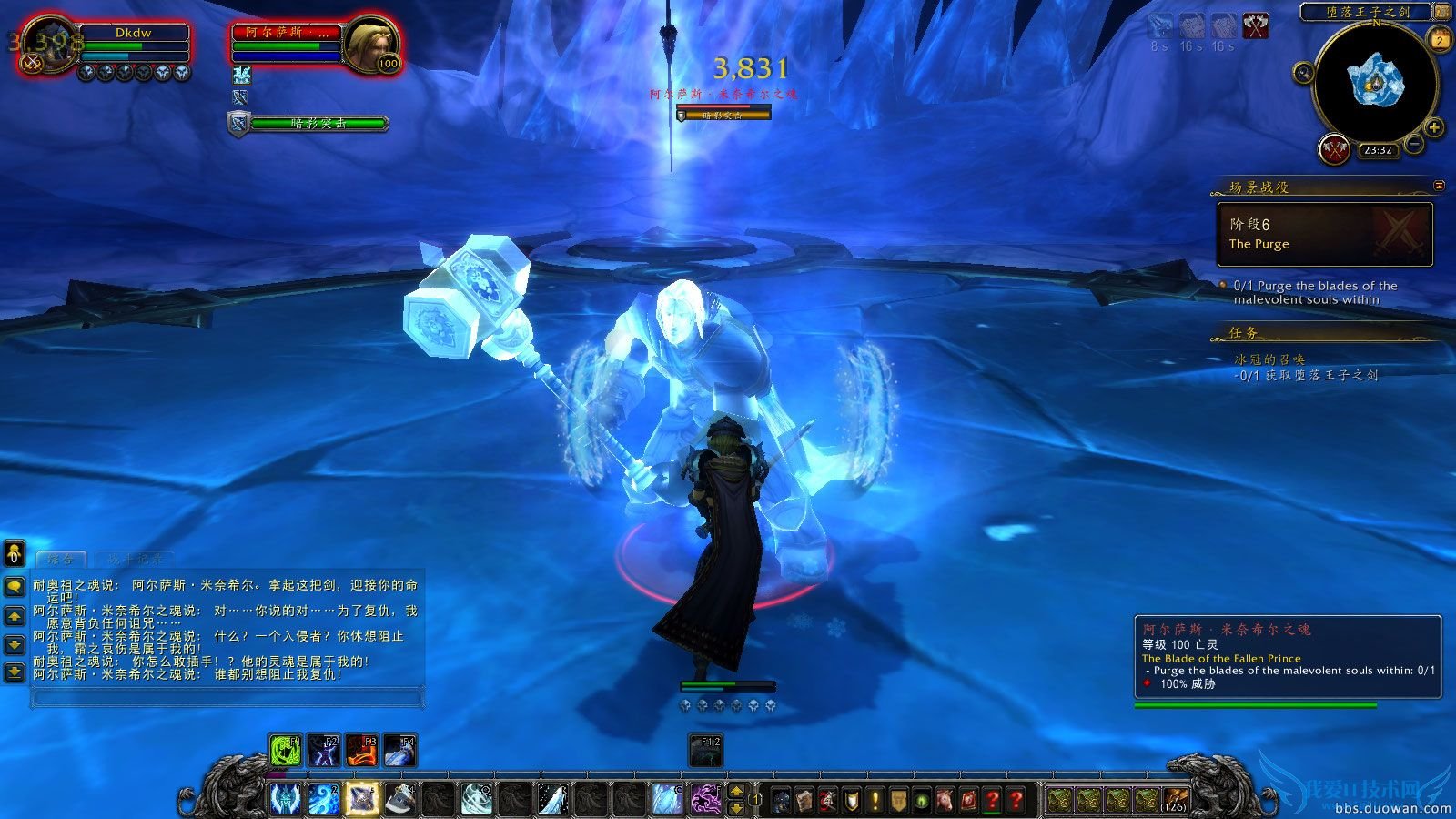
Task: Toggle the chat bubble message button
Action: (x=15, y=588)
